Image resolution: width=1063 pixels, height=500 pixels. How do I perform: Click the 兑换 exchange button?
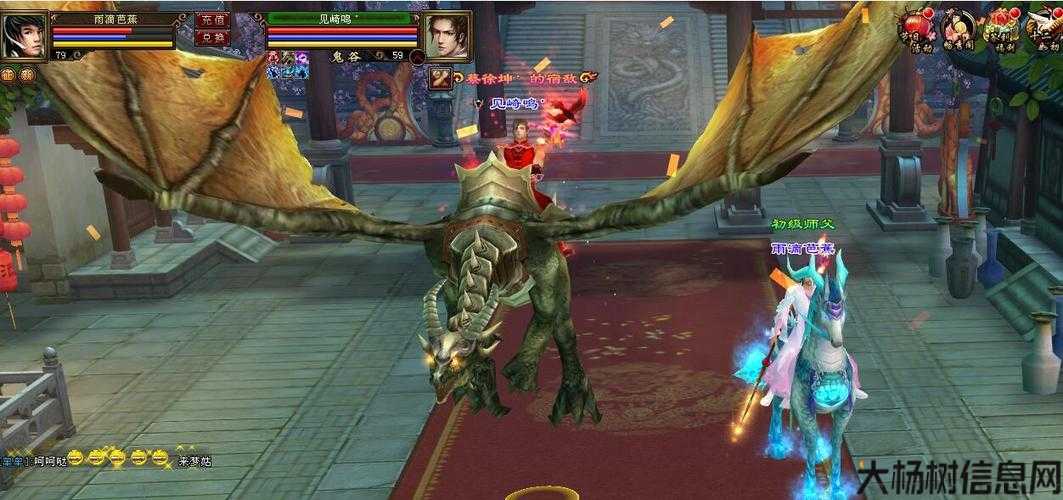pyautogui.click(x=212, y=37)
